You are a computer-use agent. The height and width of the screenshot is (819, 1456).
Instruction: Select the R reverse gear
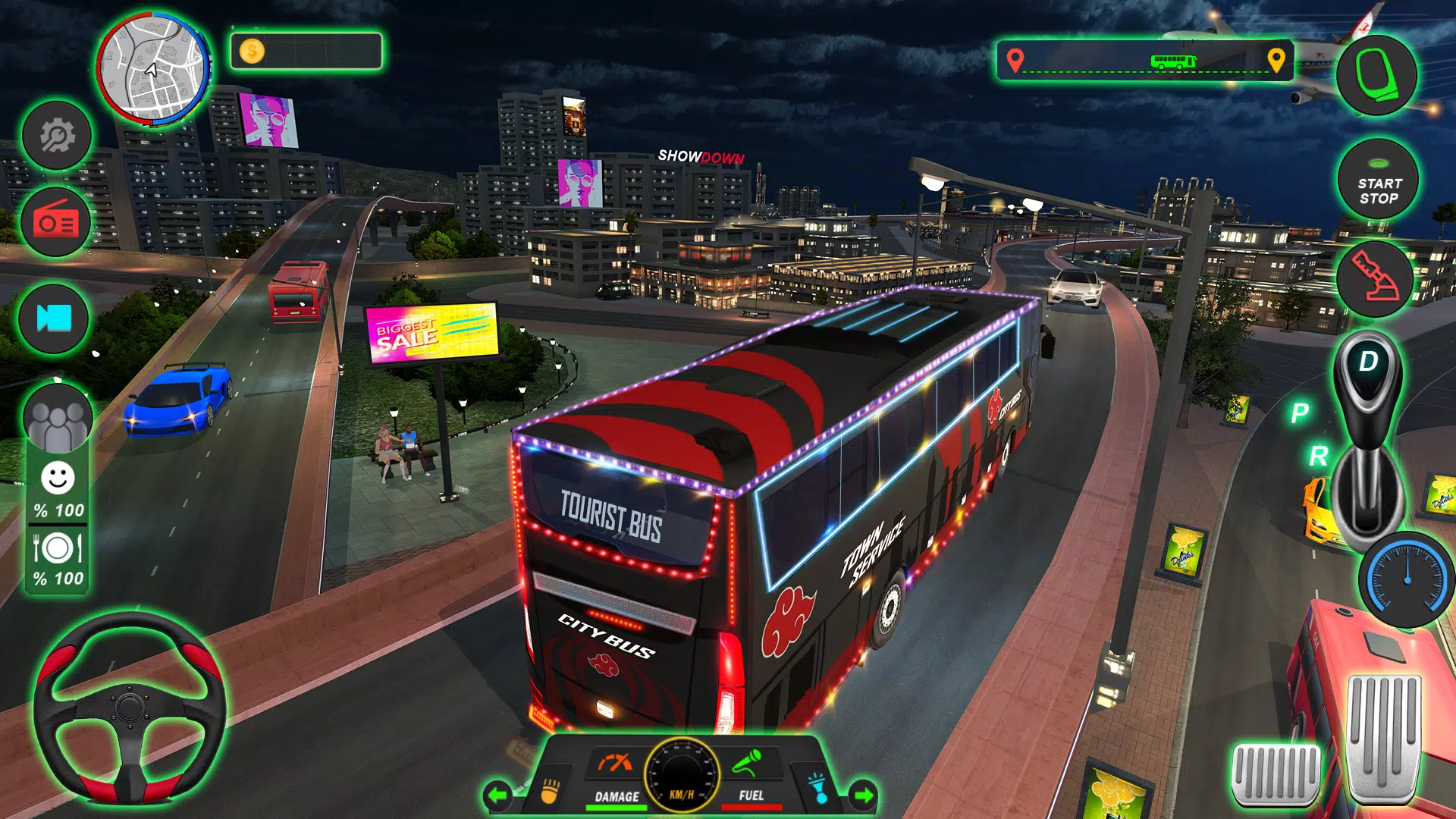[1318, 457]
